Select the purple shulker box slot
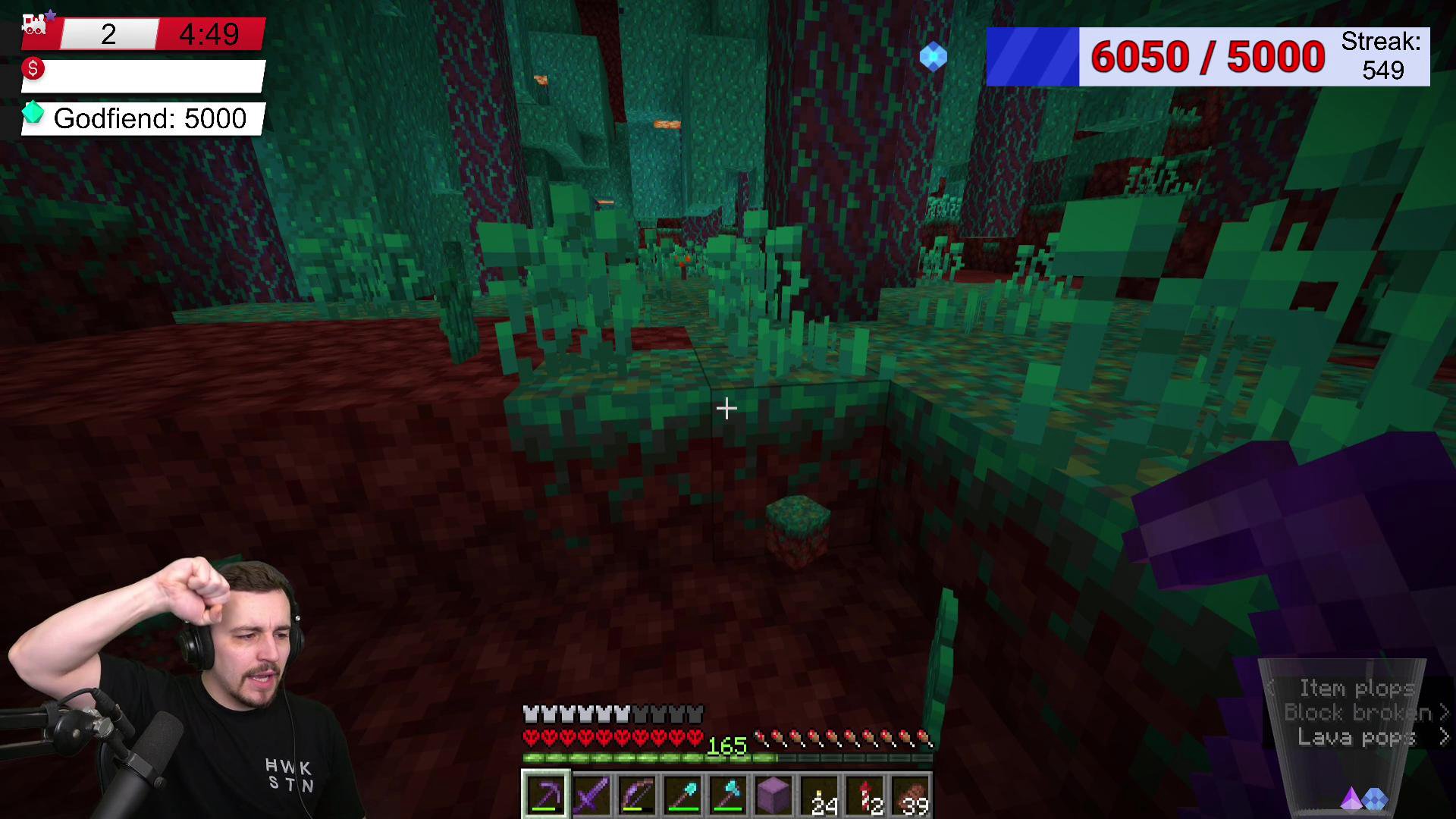1456x819 pixels. tap(773, 795)
